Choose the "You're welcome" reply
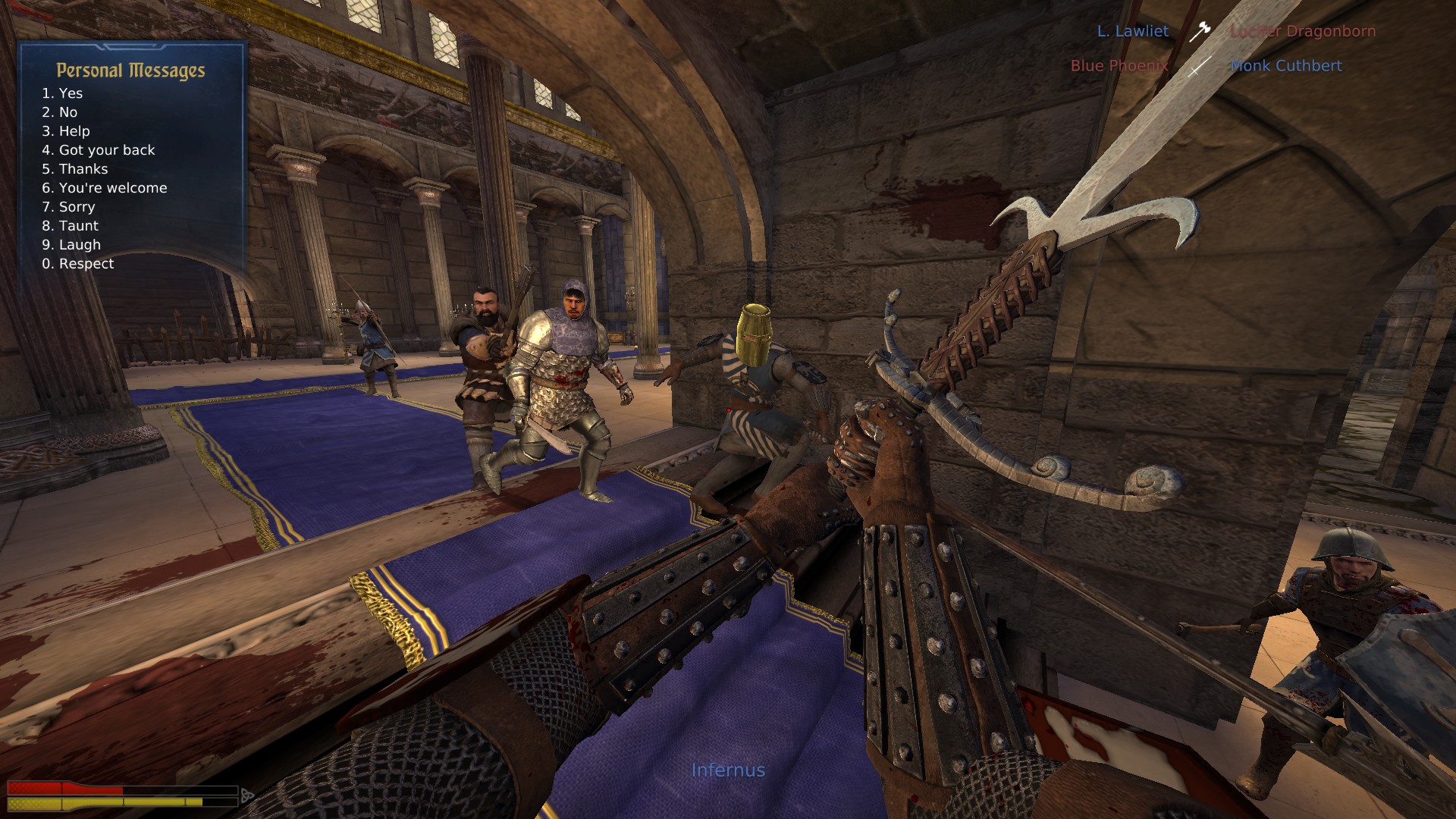Screen dimensions: 1456x819 pos(105,188)
